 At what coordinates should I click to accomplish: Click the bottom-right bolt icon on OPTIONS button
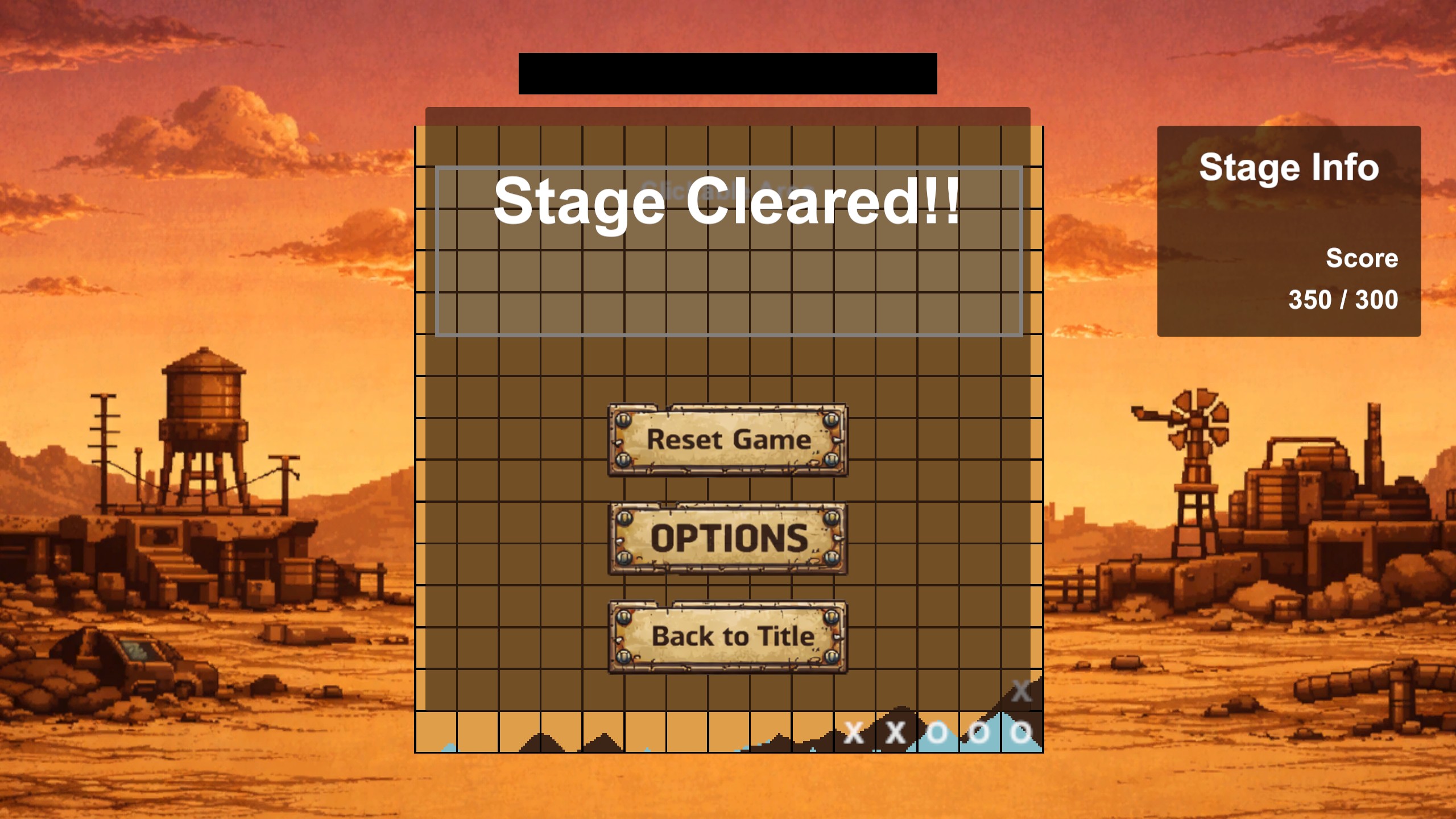[x=832, y=560]
